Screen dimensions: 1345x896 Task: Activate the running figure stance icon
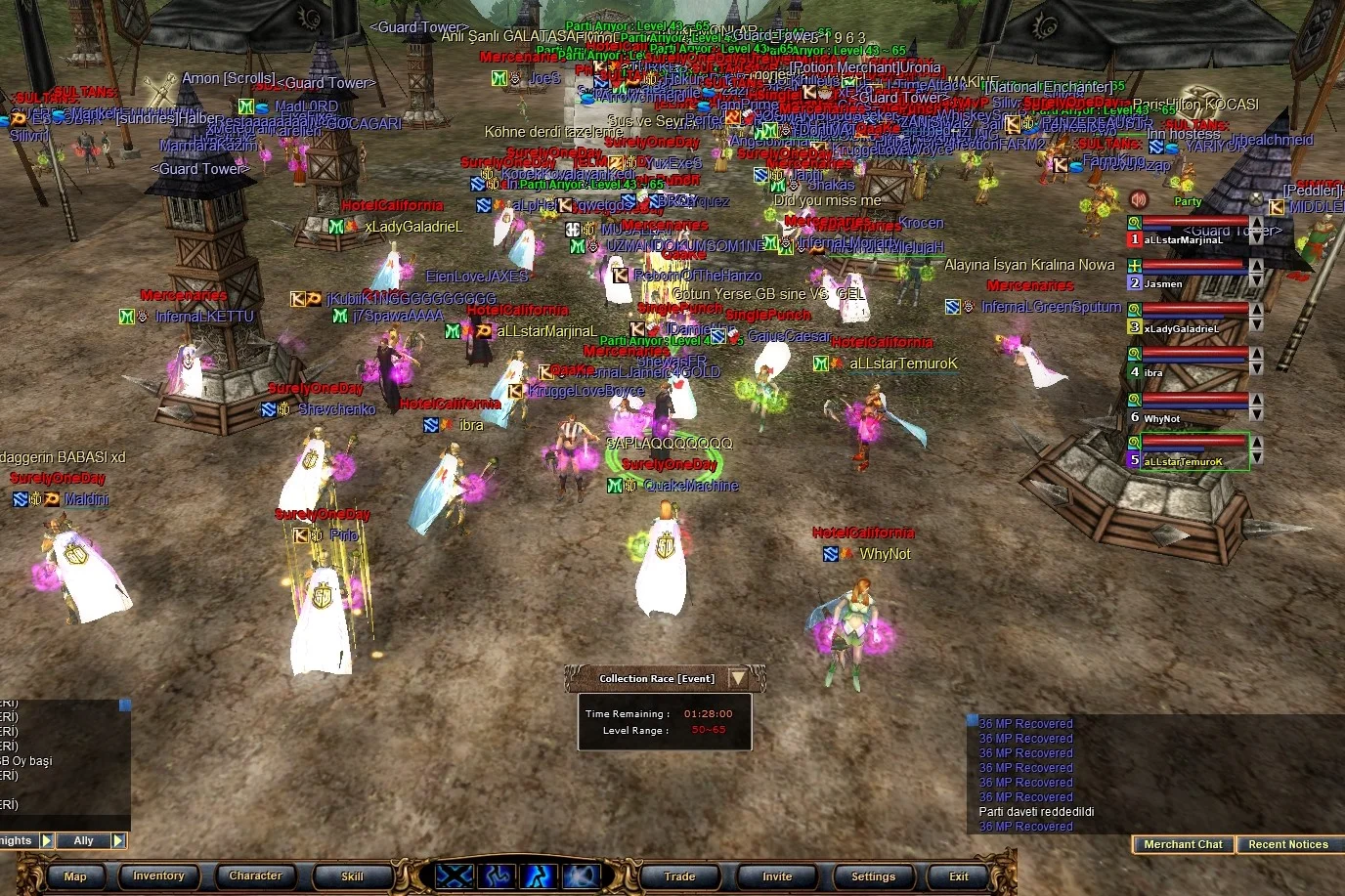click(538, 875)
